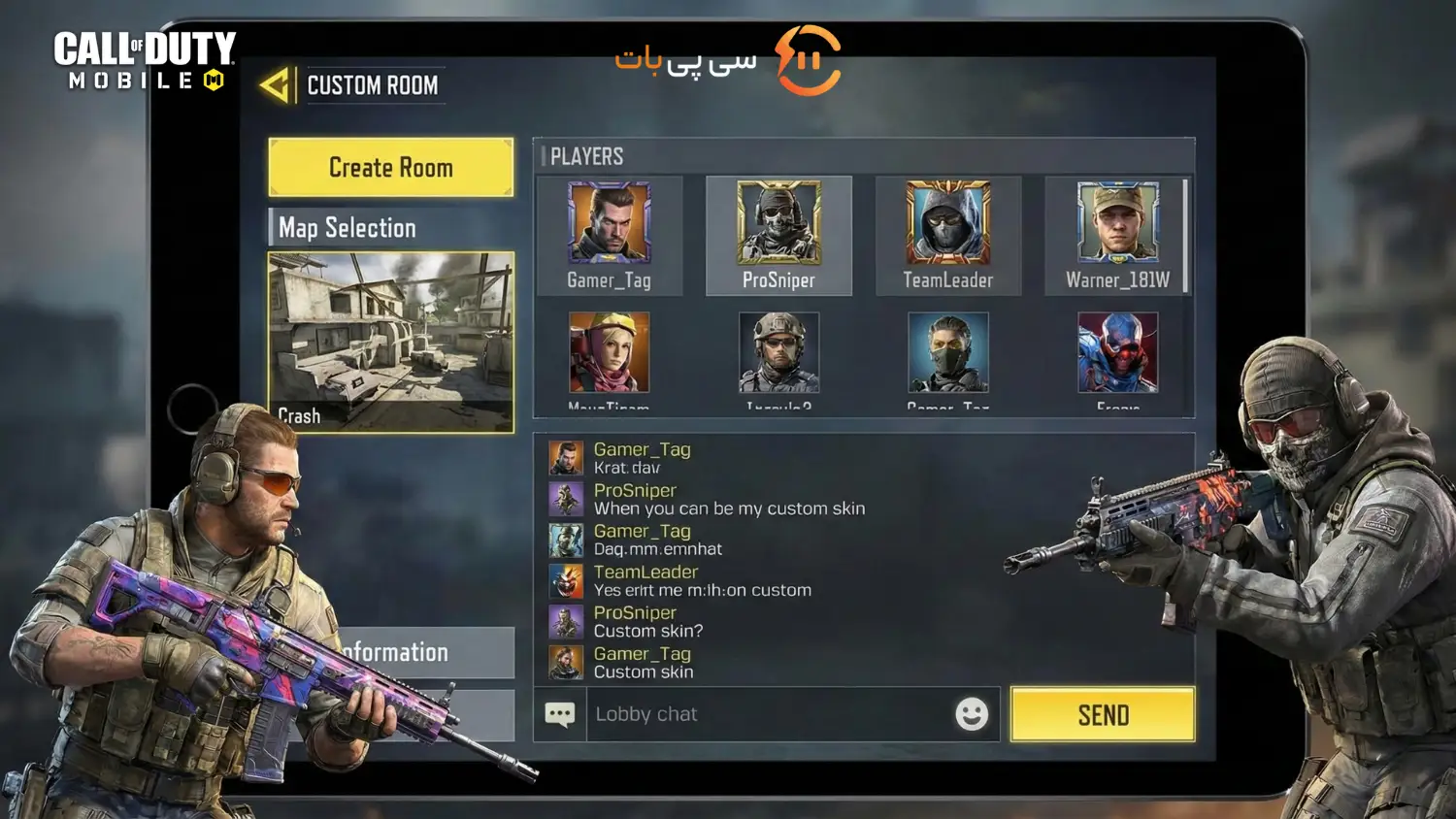The width and height of the screenshot is (1456, 819).
Task: Open the emoji picker smiley icon
Action: tap(972, 714)
